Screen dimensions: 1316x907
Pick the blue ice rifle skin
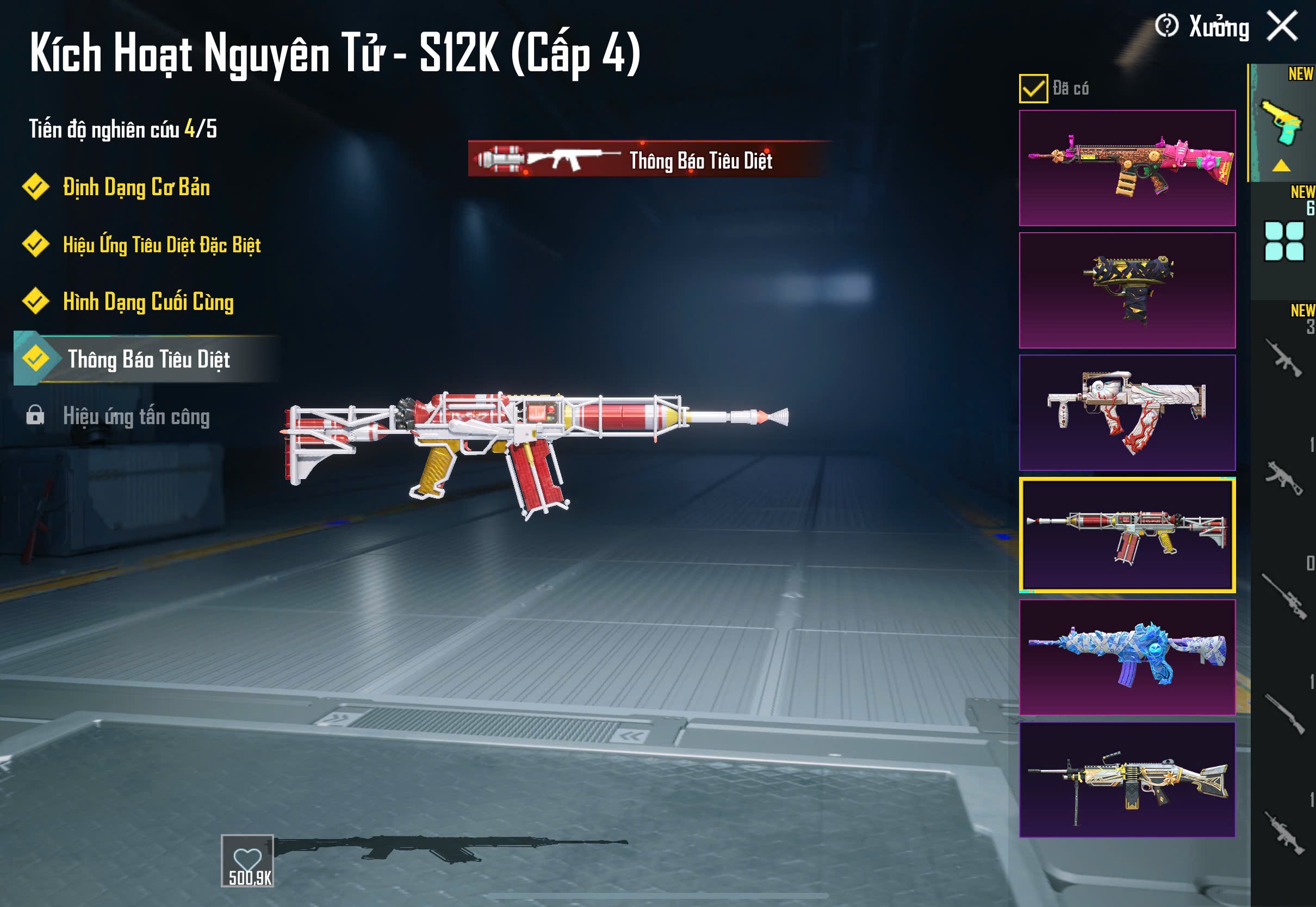point(1127,657)
